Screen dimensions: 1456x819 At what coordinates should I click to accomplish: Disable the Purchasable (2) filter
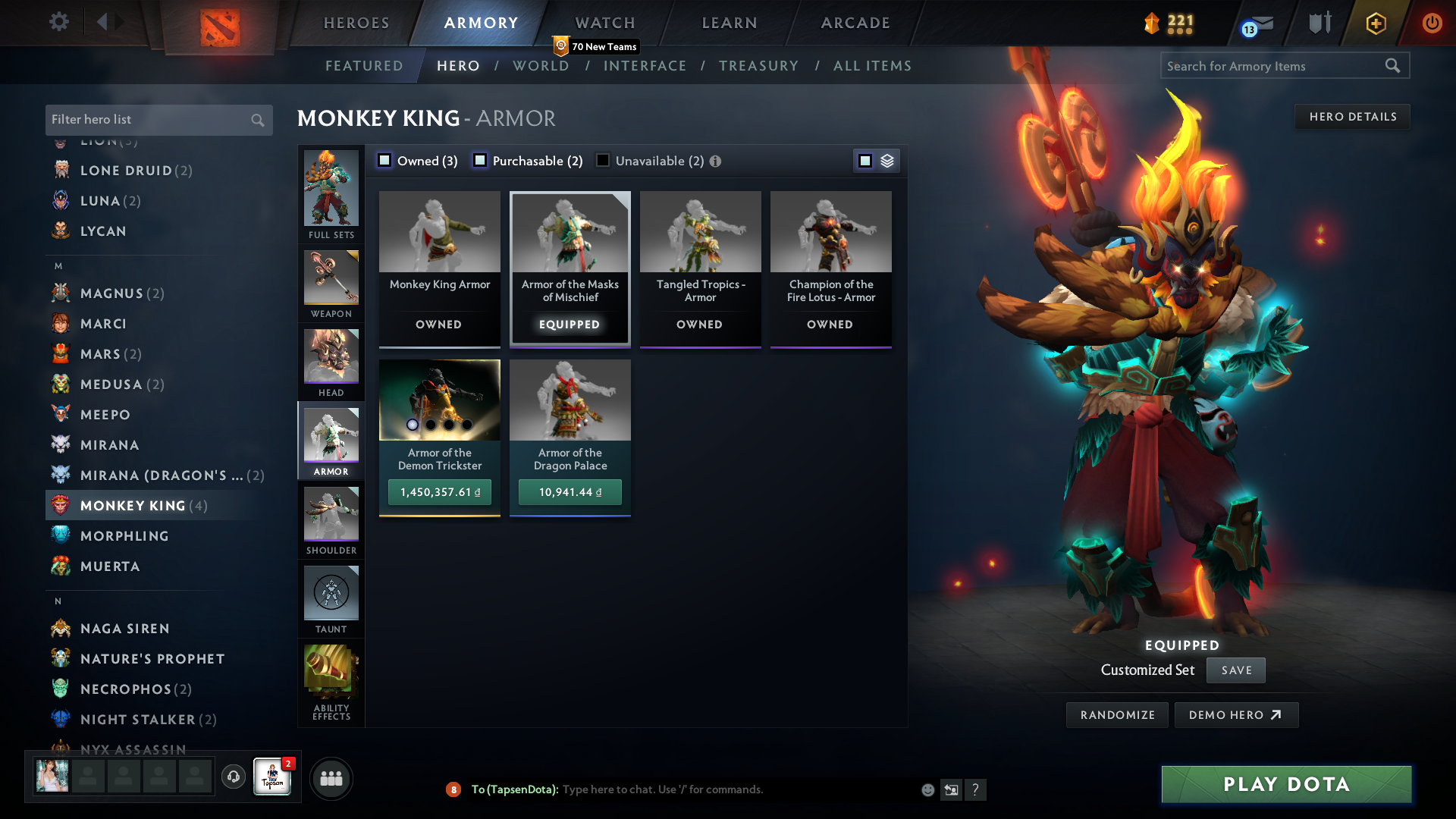pyautogui.click(x=479, y=160)
